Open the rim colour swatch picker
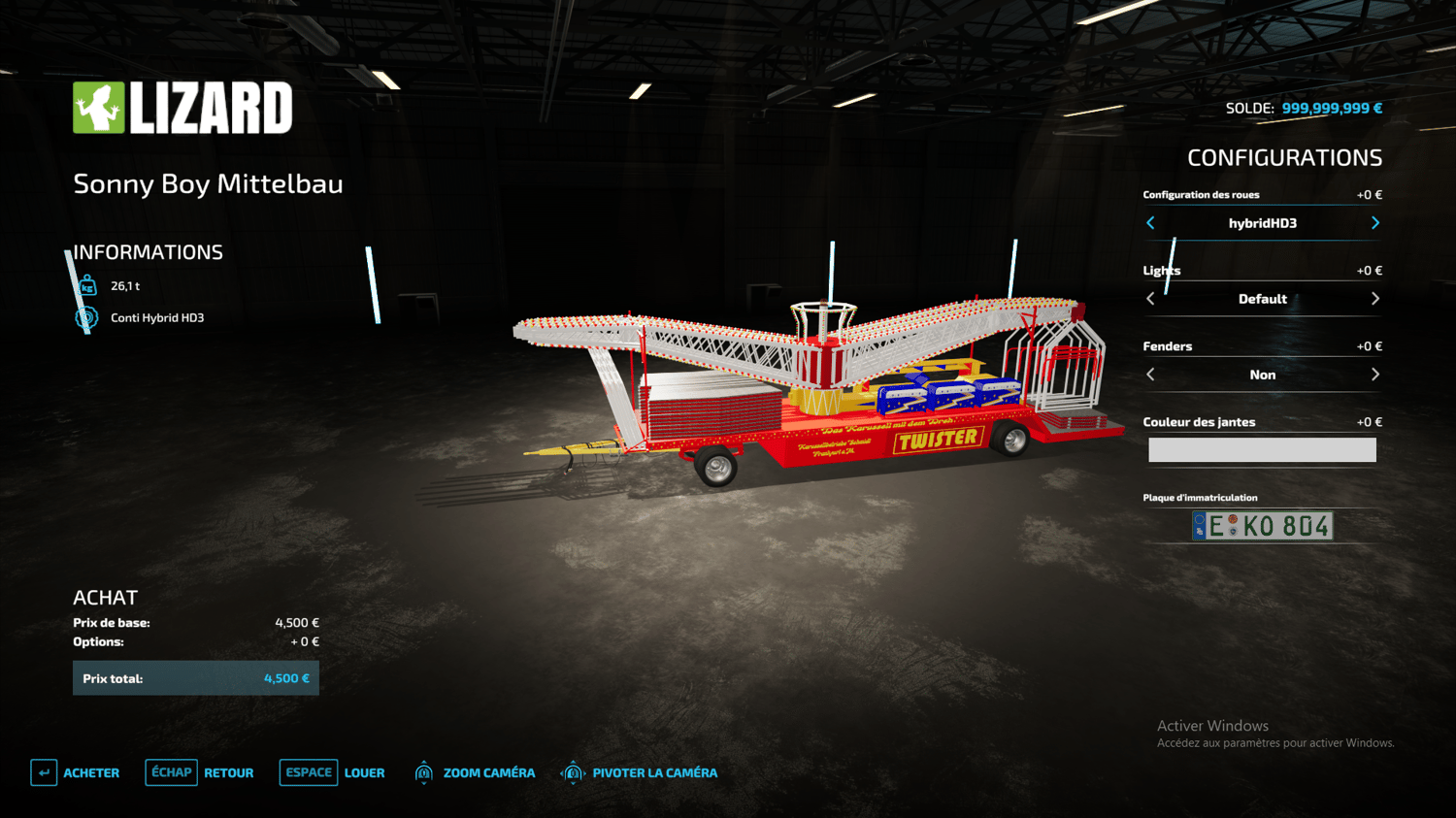The image size is (1456, 818). [1262, 449]
